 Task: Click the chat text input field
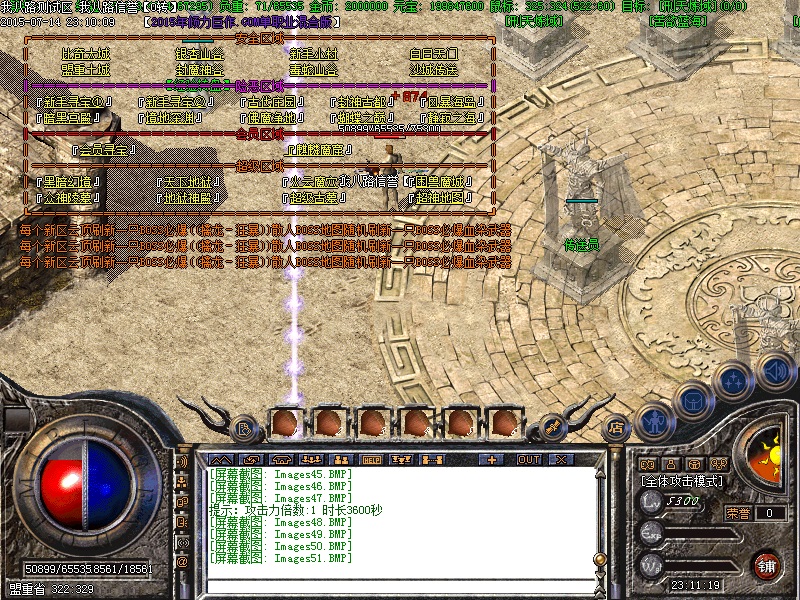pyautogui.click(x=400, y=584)
